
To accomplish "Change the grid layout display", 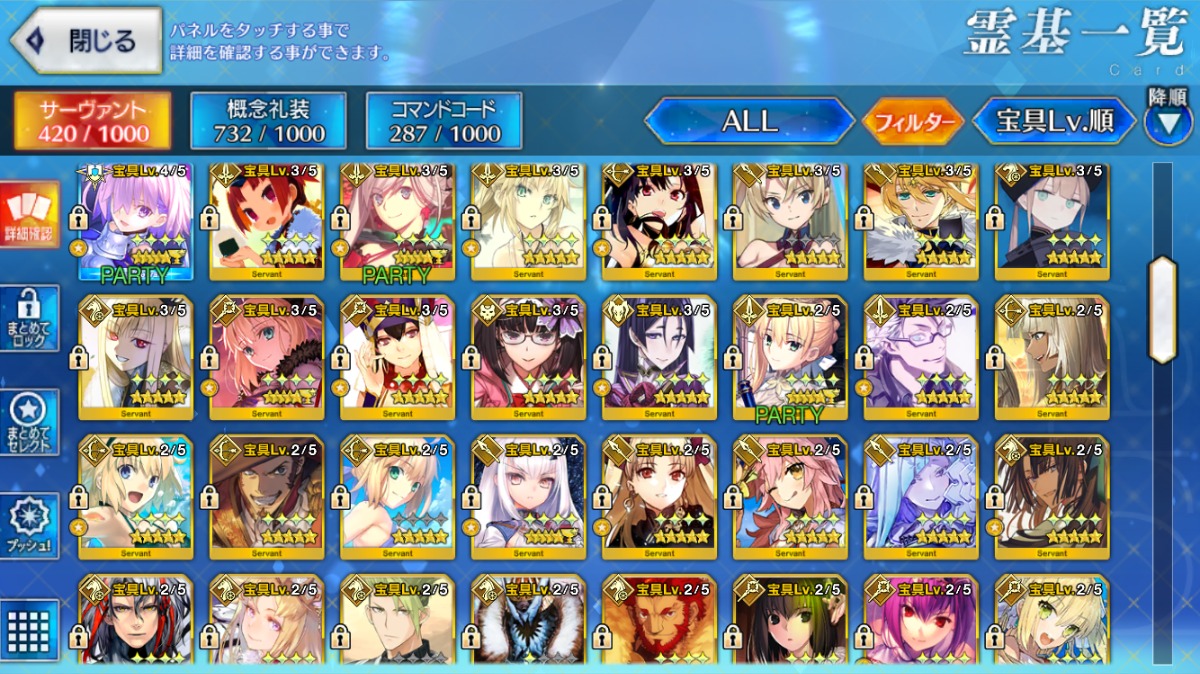I will pyautogui.click(x=30, y=628).
